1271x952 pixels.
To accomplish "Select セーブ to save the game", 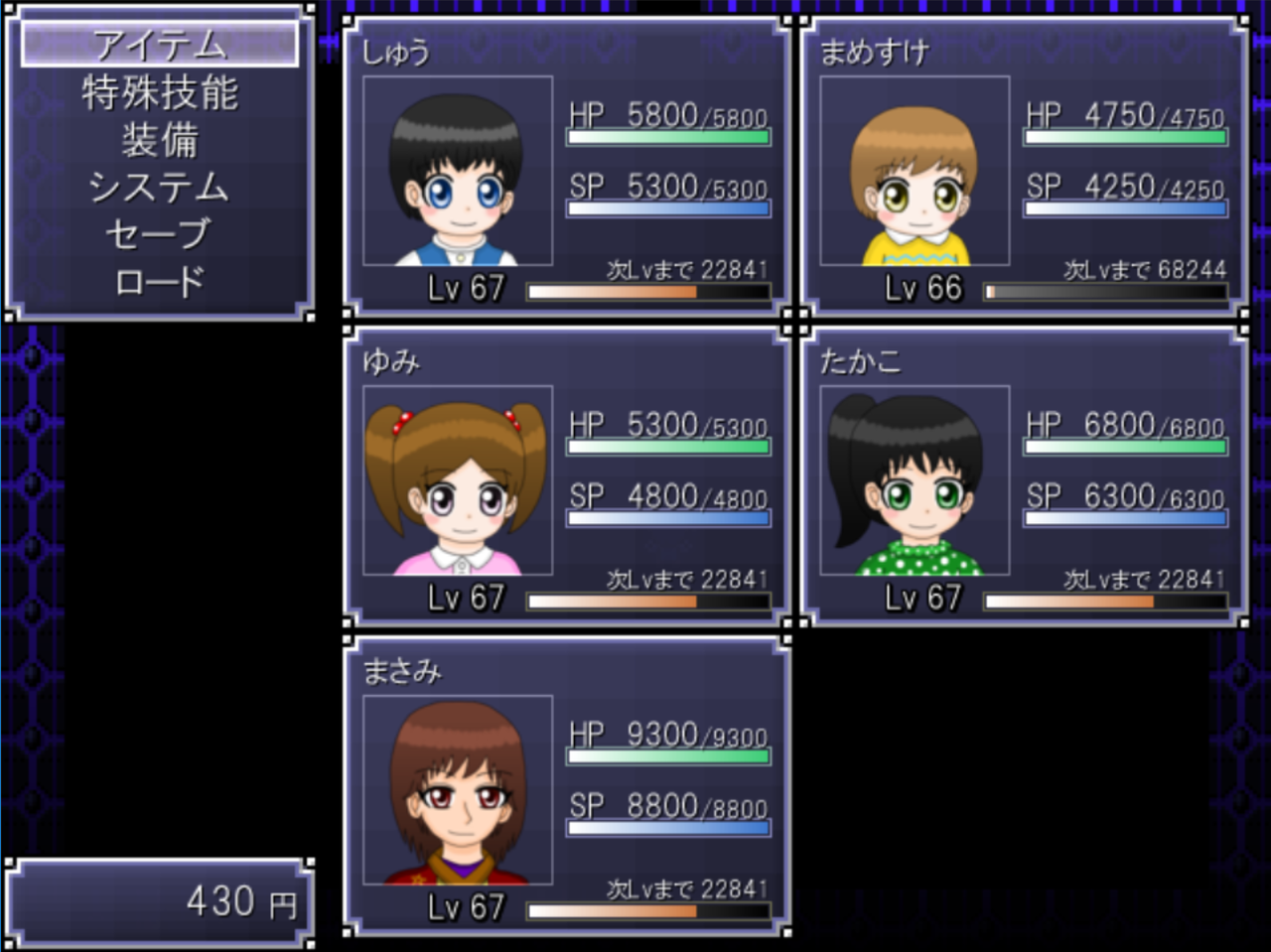I will pos(160,234).
